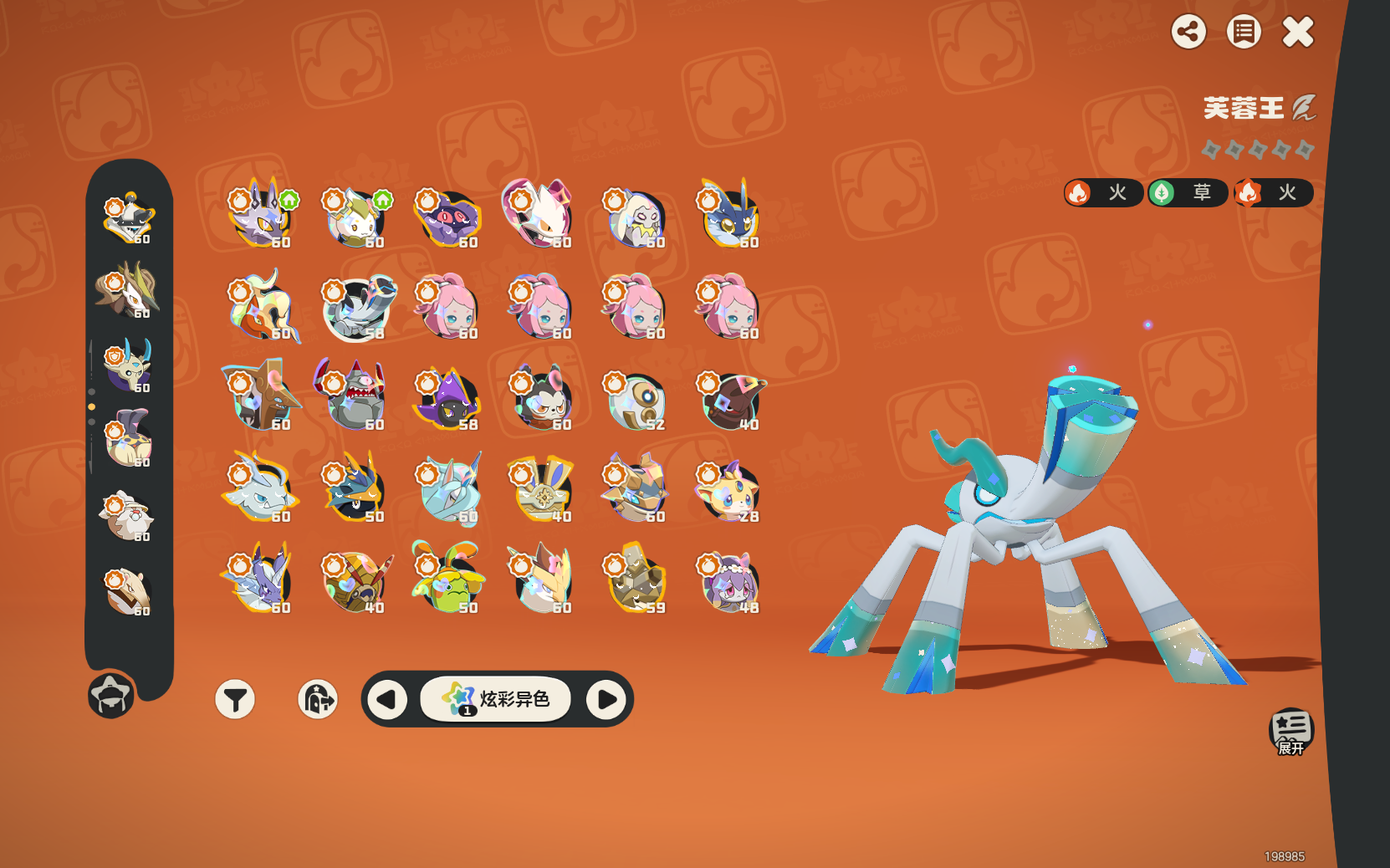Screen dimensions: 1390x868
Task: Select the level 28 yellow cat pet
Action: click(x=728, y=491)
